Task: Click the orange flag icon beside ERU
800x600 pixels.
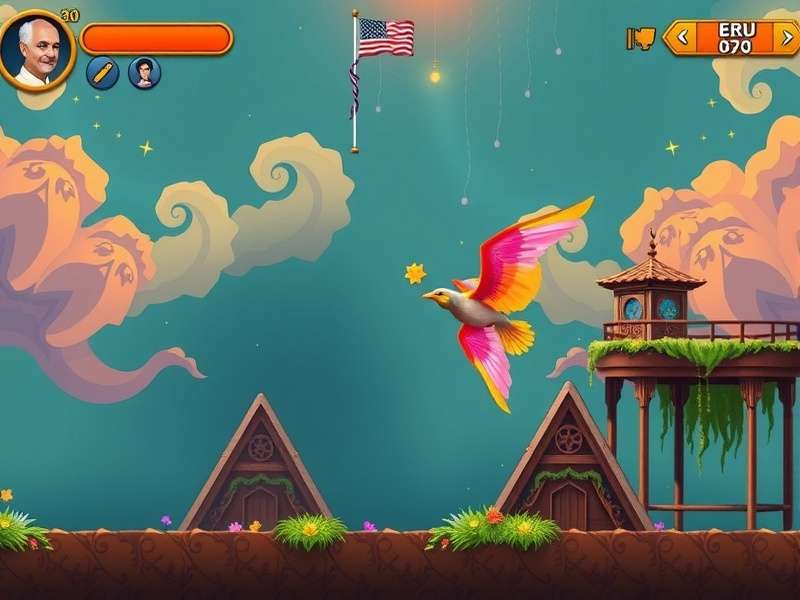Action: 640,38
